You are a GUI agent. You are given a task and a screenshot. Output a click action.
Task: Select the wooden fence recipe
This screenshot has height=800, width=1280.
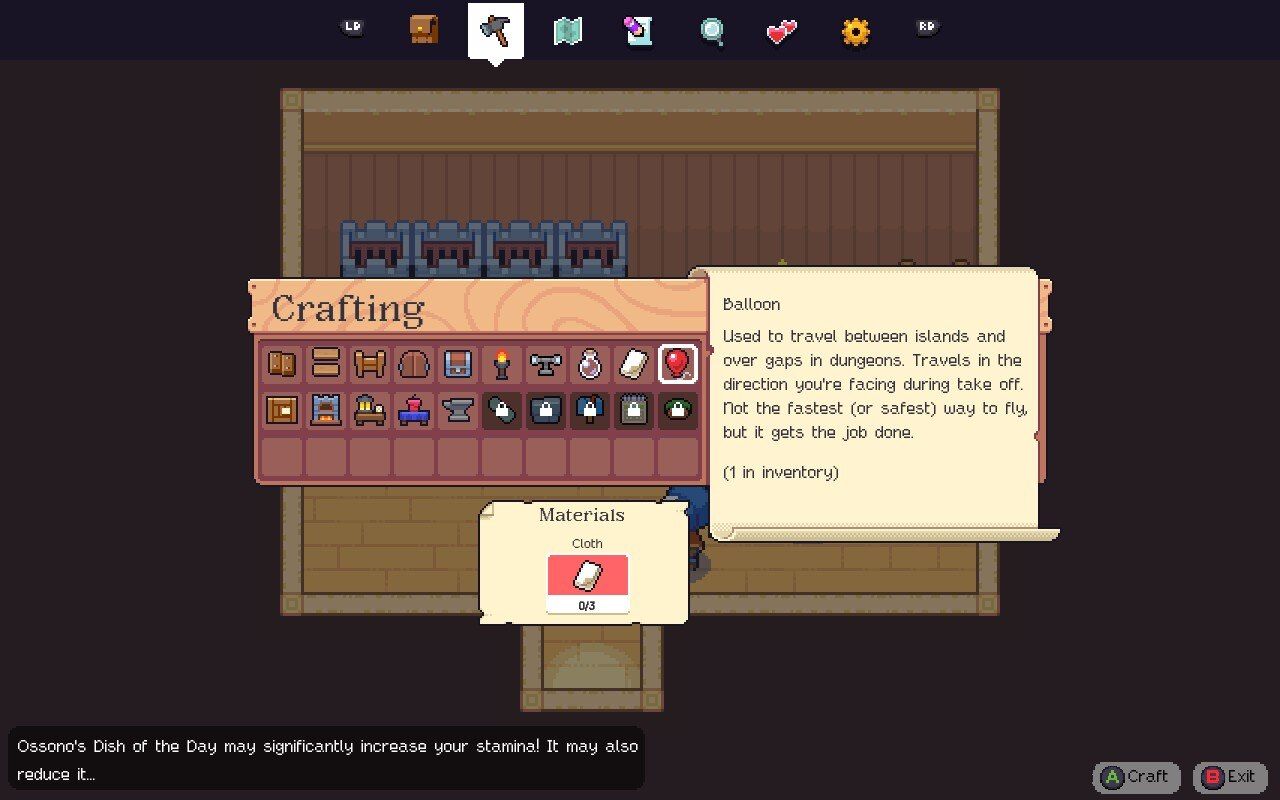tap(370, 364)
